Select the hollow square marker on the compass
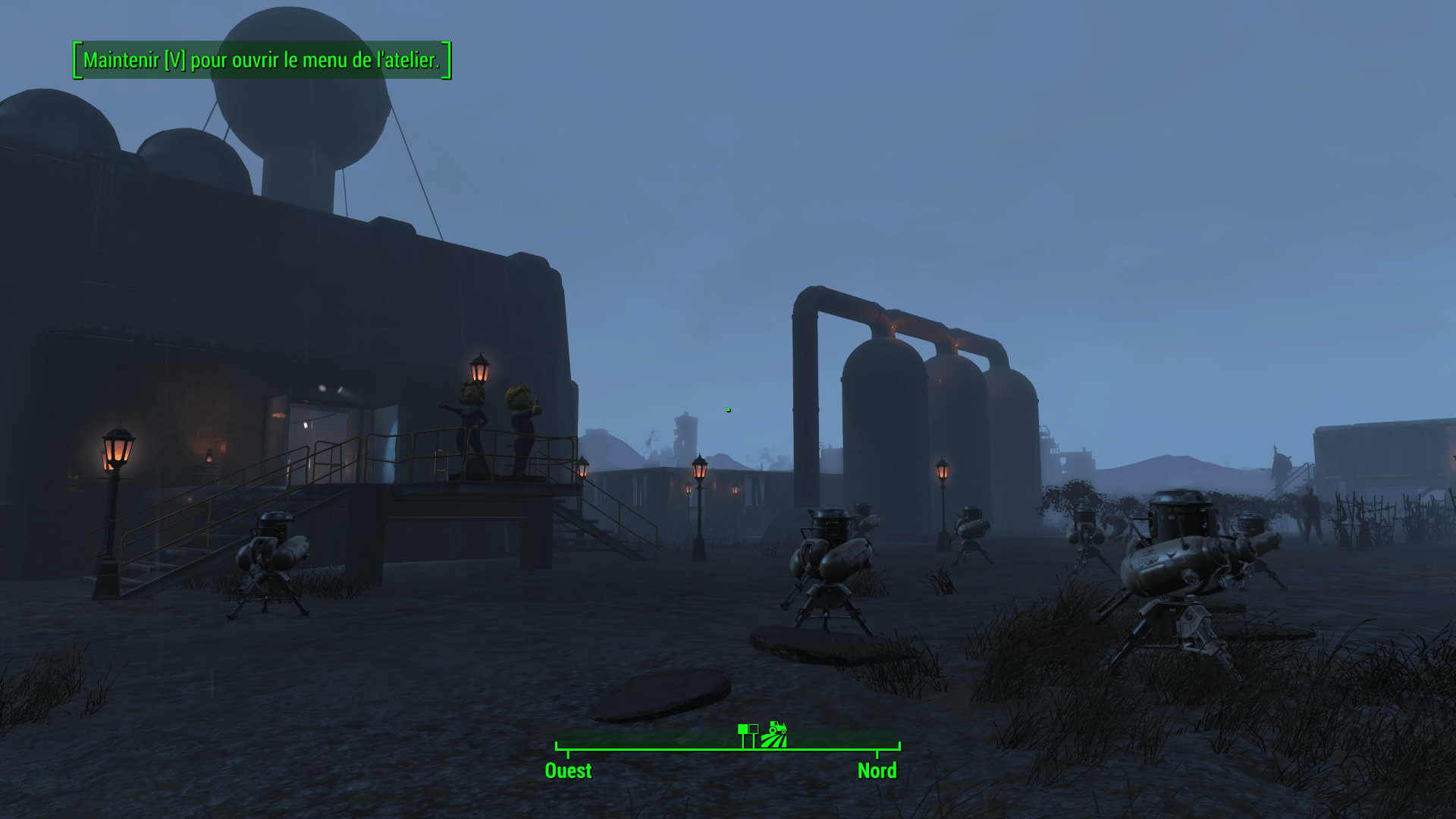Image resolution: width=1456 pixels, height=819 pixels. click(753, 729)
